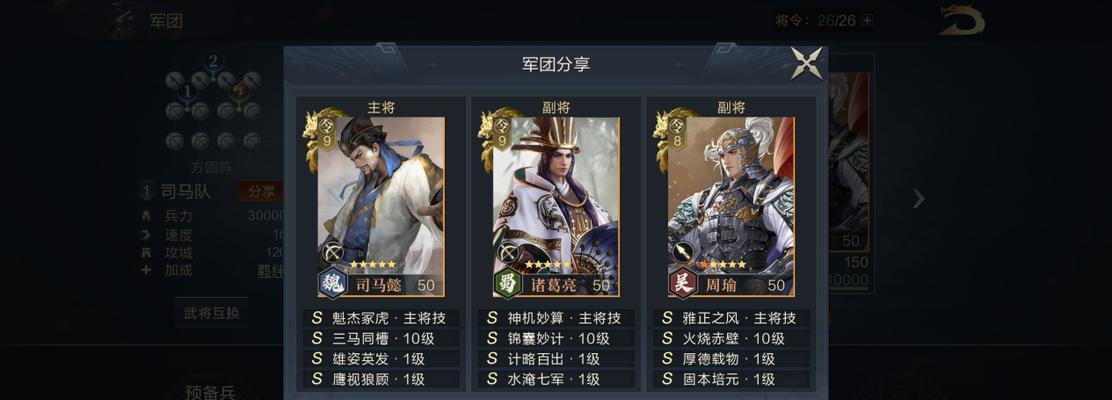Select the 火烧赤壁 skill row

coord(731,338)
